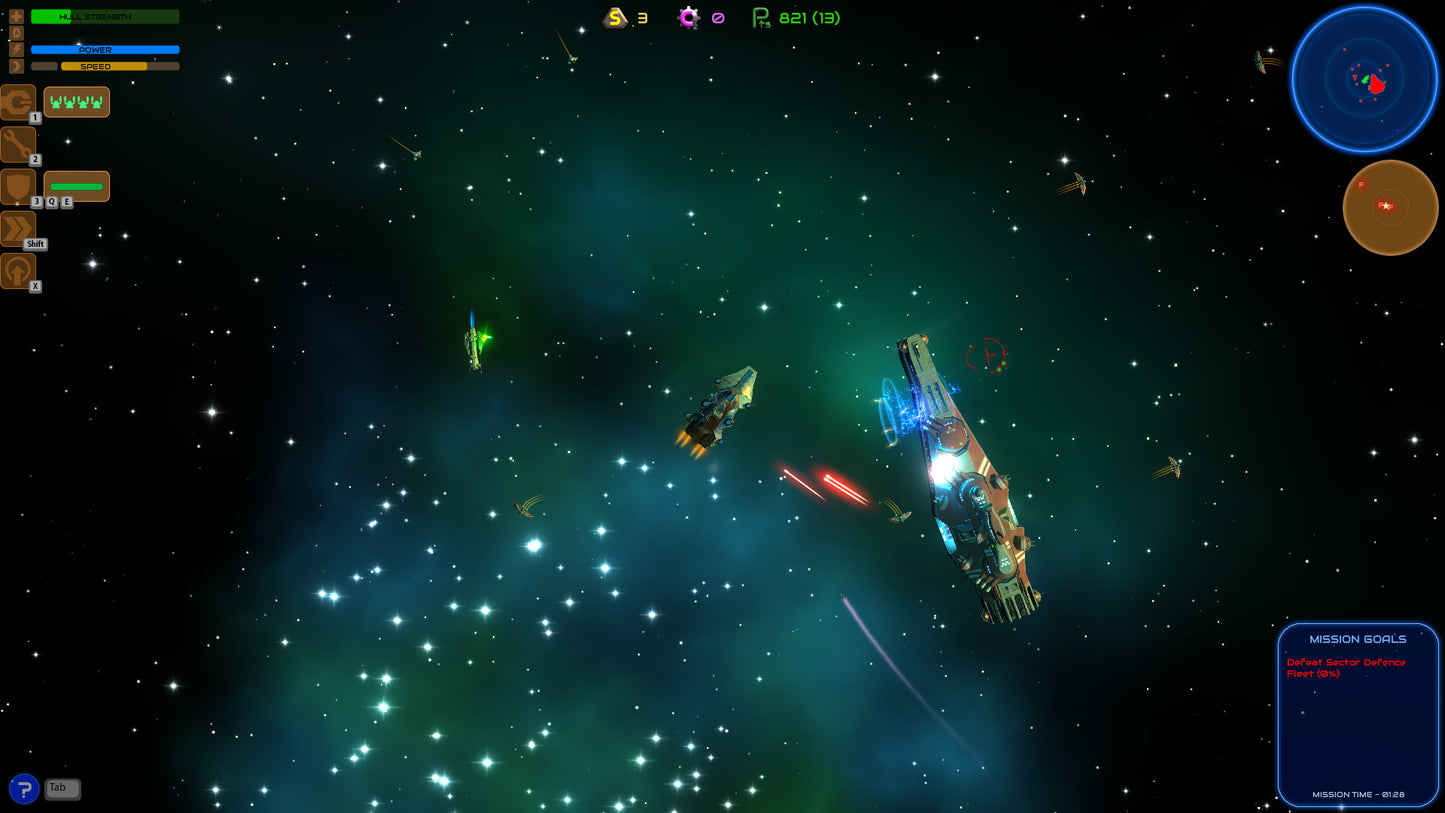Click the arrow icon beside the Speed bar
1445x813 pixels.
pos(15,65)
